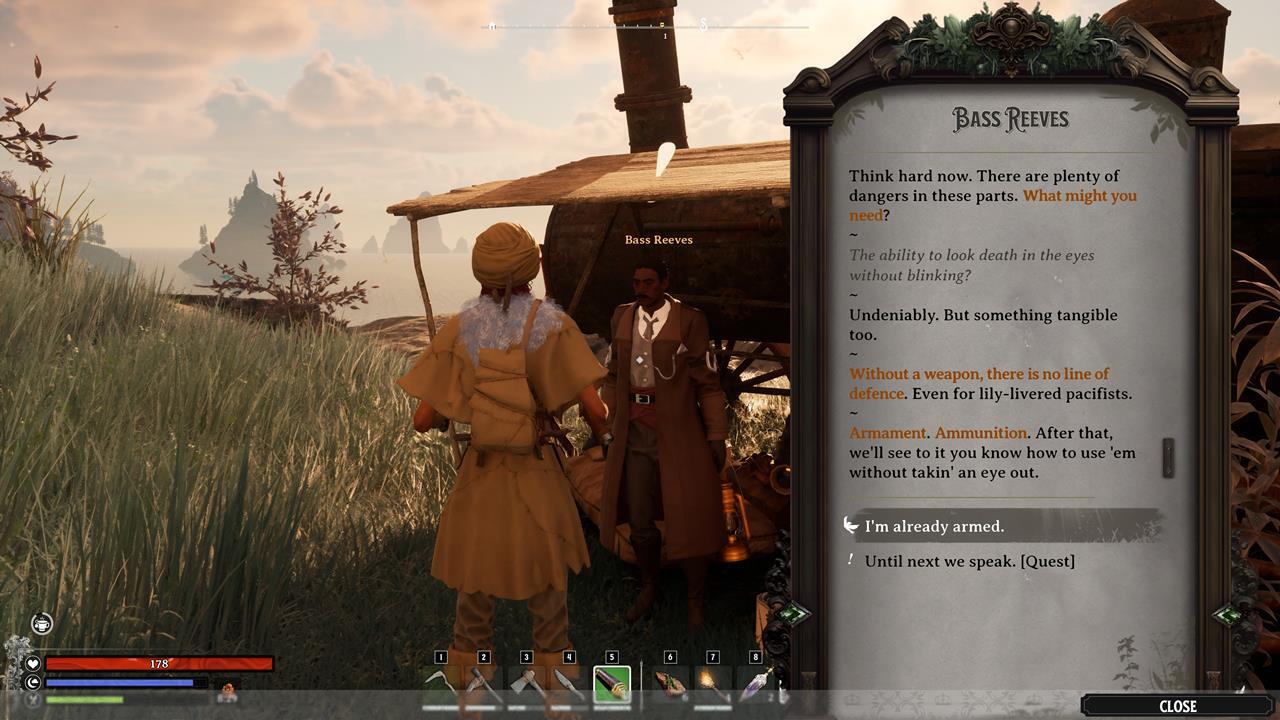Select "Until next we speak. [Quest]" option
1280x720 pixels.
[969, 561]
